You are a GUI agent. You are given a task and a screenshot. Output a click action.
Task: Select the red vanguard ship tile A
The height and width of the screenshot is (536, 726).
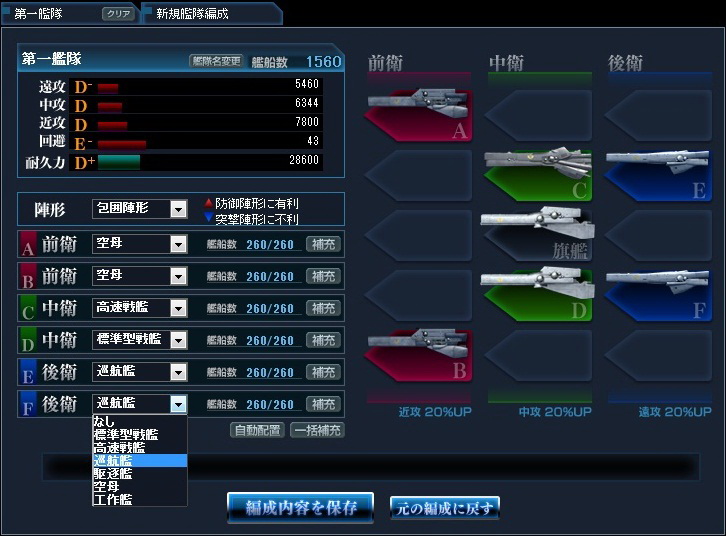coord(418,115)
